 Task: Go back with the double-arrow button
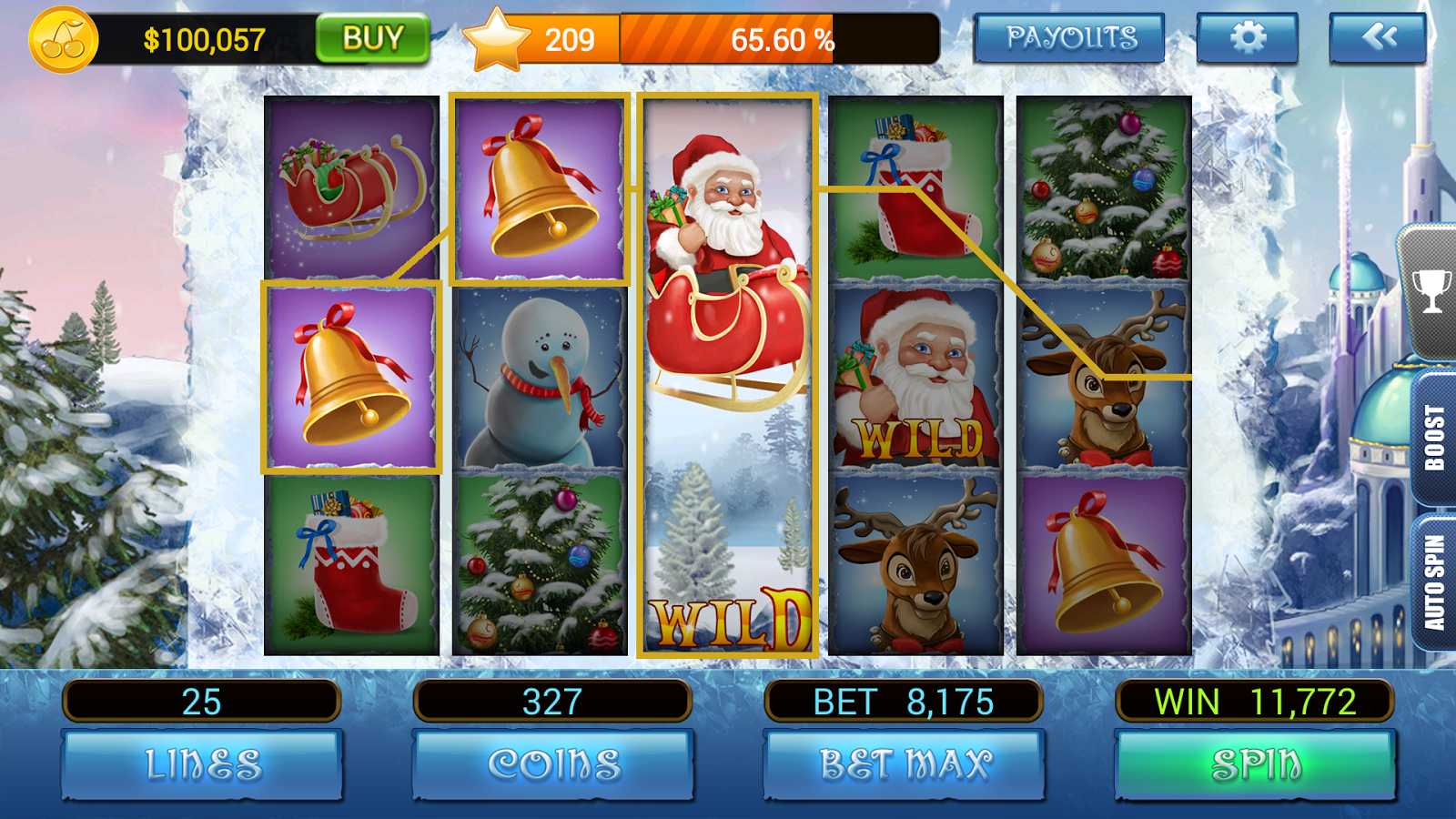pos(1378,38)
